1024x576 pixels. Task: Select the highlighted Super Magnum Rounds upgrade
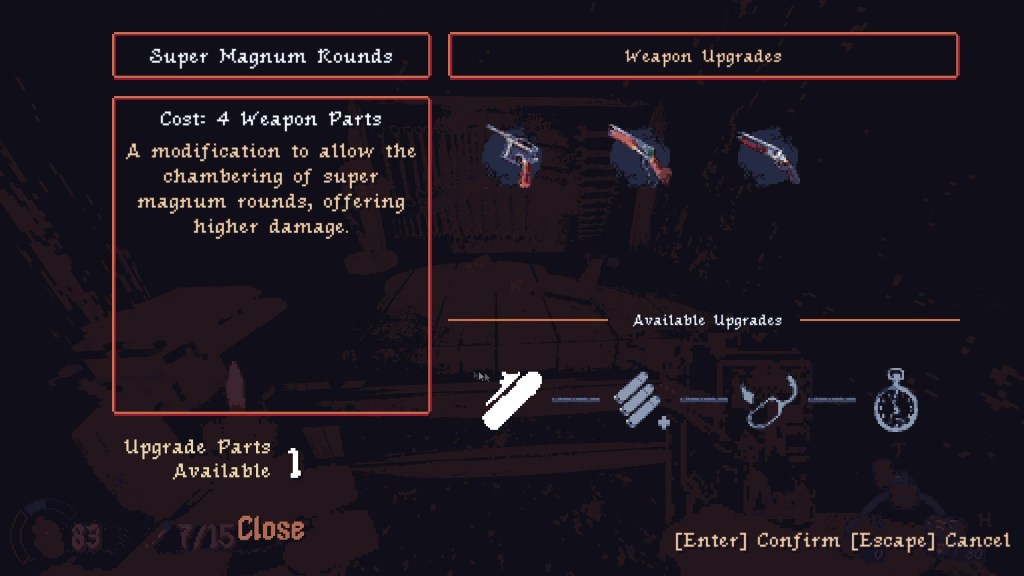tap(512, 399)
